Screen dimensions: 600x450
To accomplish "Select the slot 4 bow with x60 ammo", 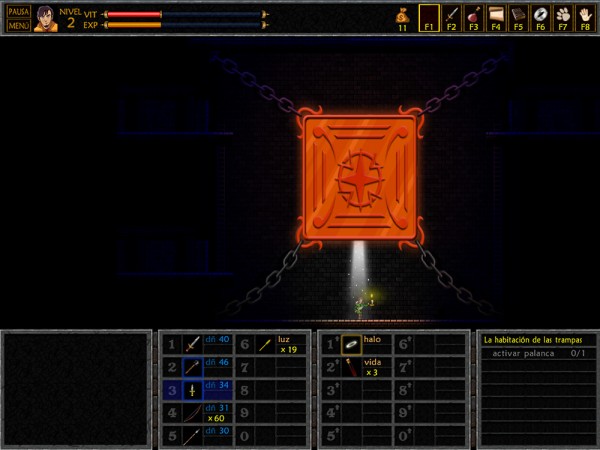I will pyautogui.click(x=193, y=413).
